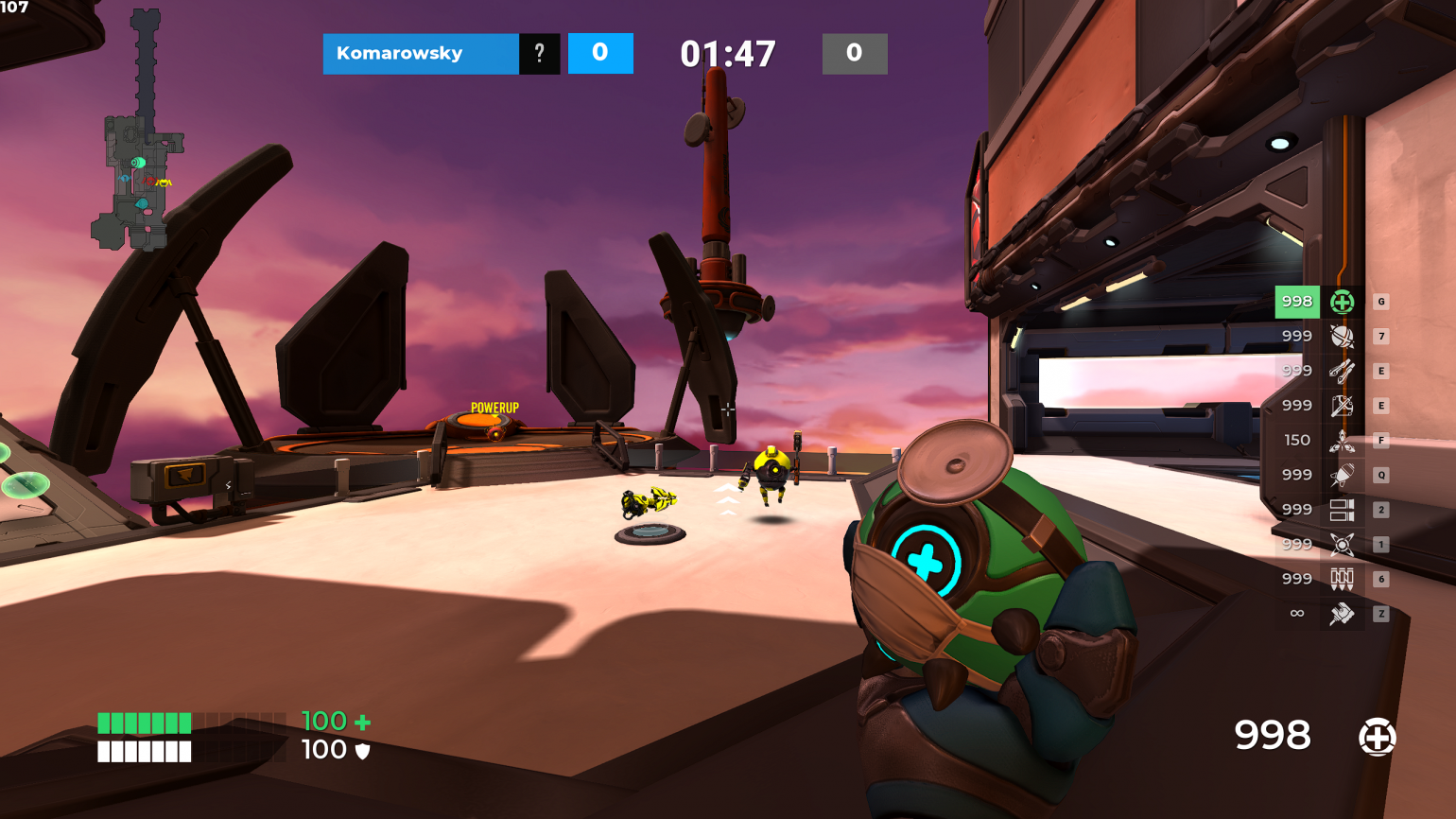The width and height of the screenshot is (1456, 819).
Task: Pick the crossbow weapon icon
Action: click(x=1342, y=406)
